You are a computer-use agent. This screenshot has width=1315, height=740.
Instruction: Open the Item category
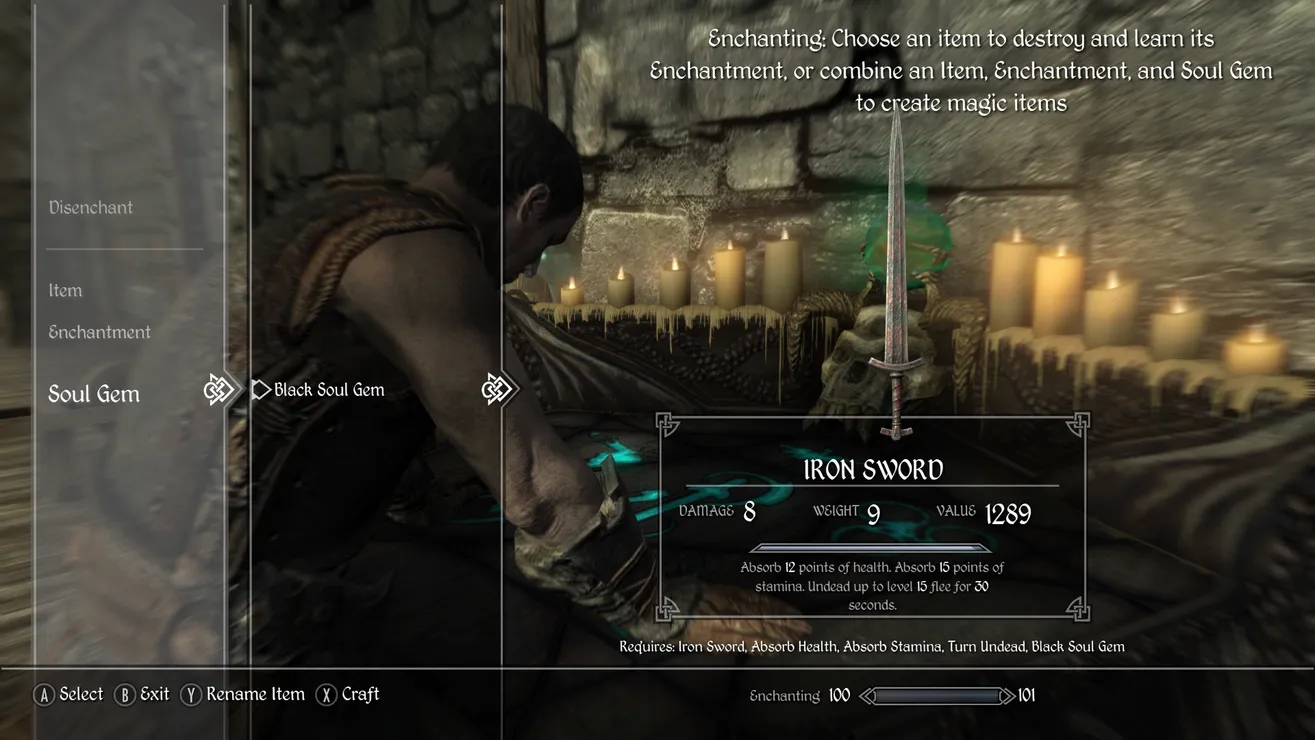click(66, 291)
